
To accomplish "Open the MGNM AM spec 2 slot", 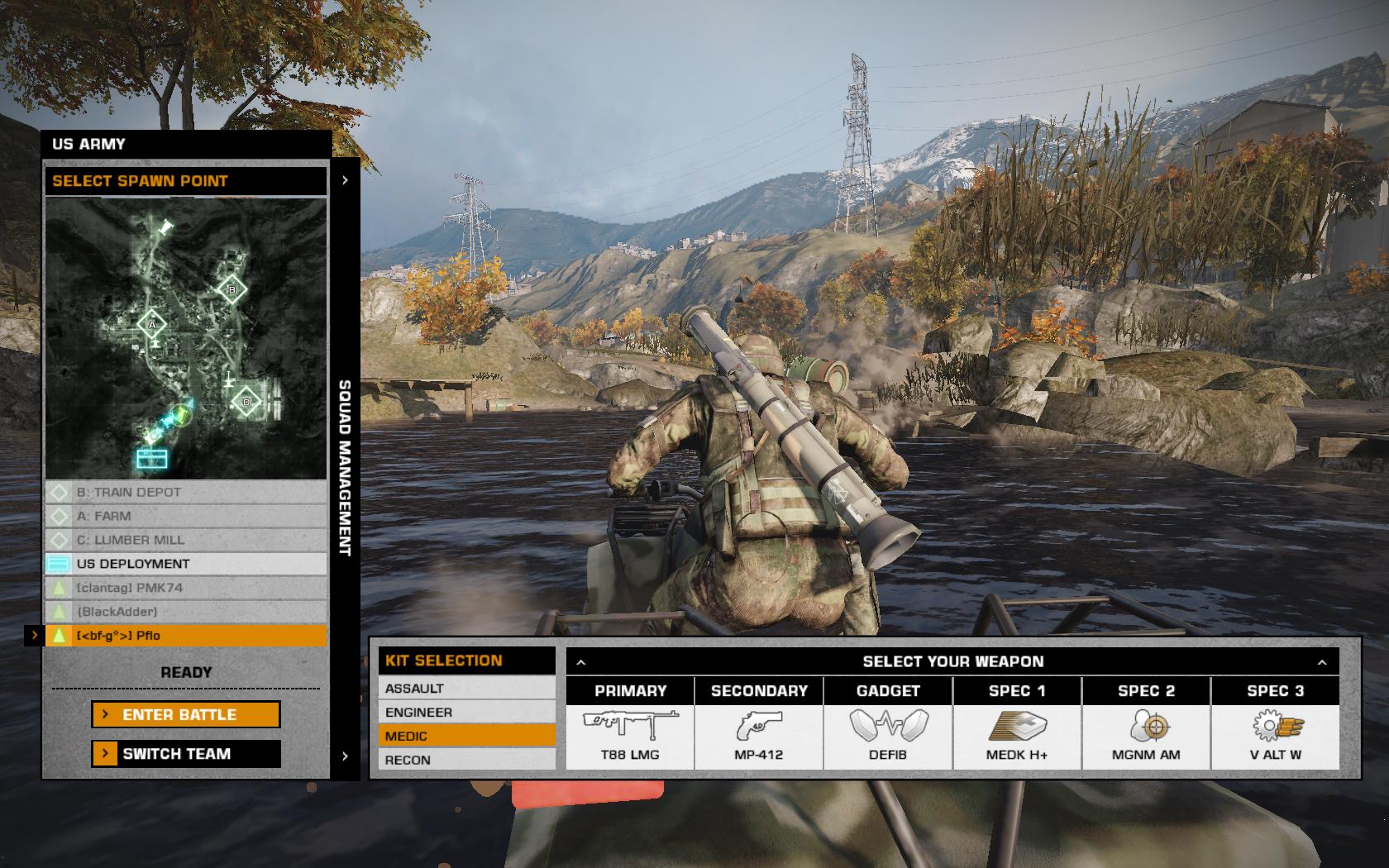I will pos(1146,735).
